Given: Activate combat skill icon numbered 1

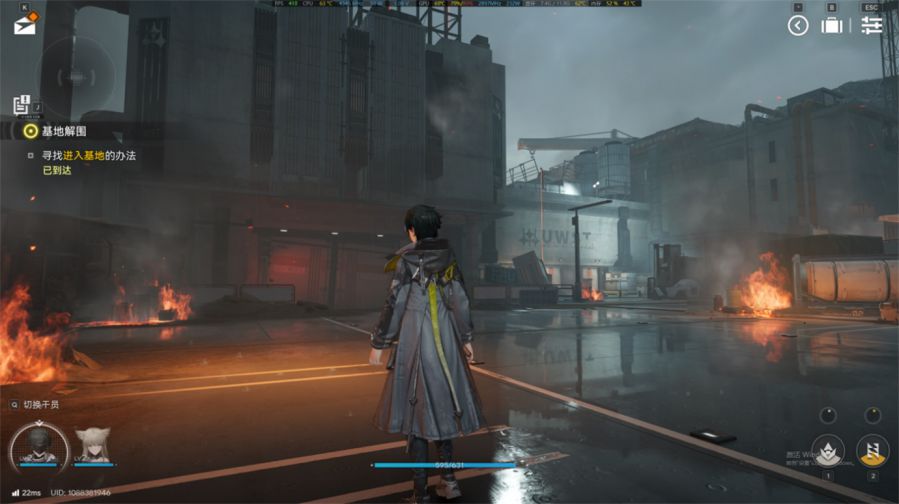Looking at the screenshot, I should (x=827, y=450).
